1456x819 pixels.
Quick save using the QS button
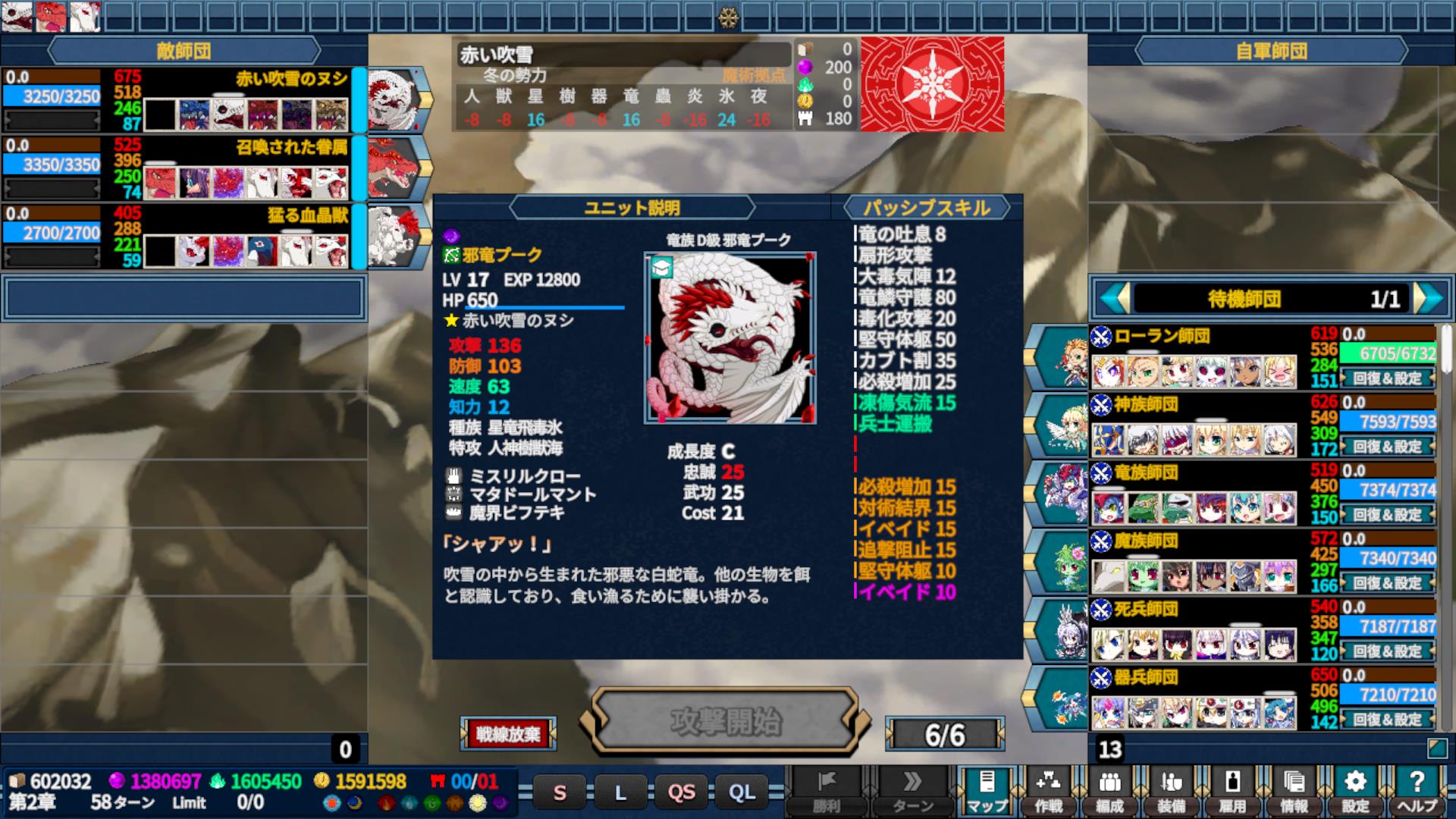tap(681, 793)
